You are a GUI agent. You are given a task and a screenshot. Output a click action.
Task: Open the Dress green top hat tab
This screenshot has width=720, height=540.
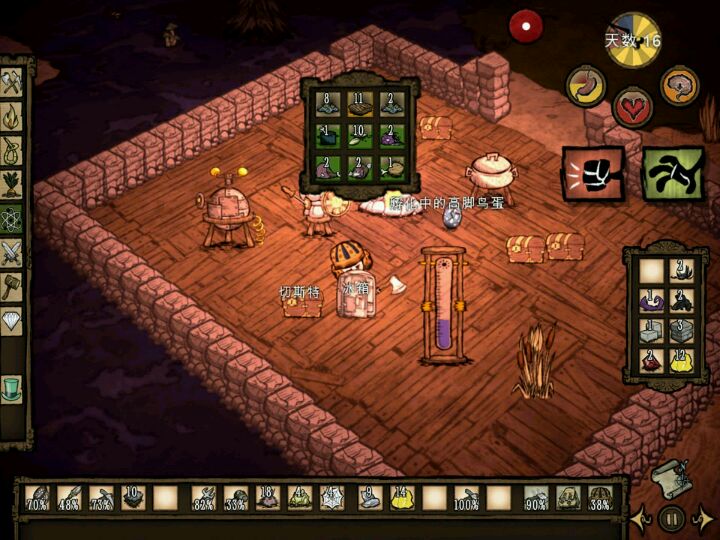[12, 387]
